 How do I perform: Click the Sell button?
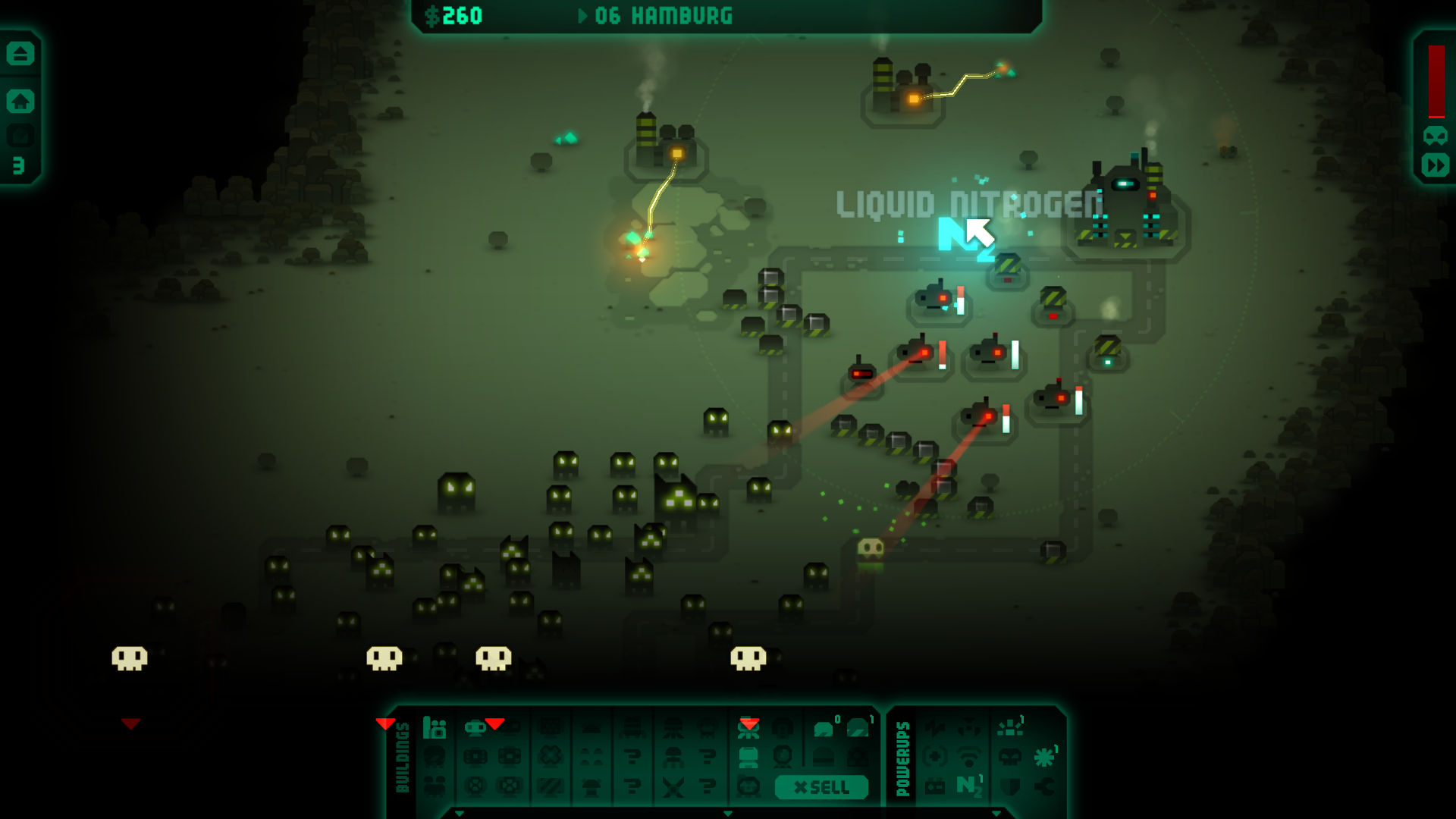pos(821,787)
